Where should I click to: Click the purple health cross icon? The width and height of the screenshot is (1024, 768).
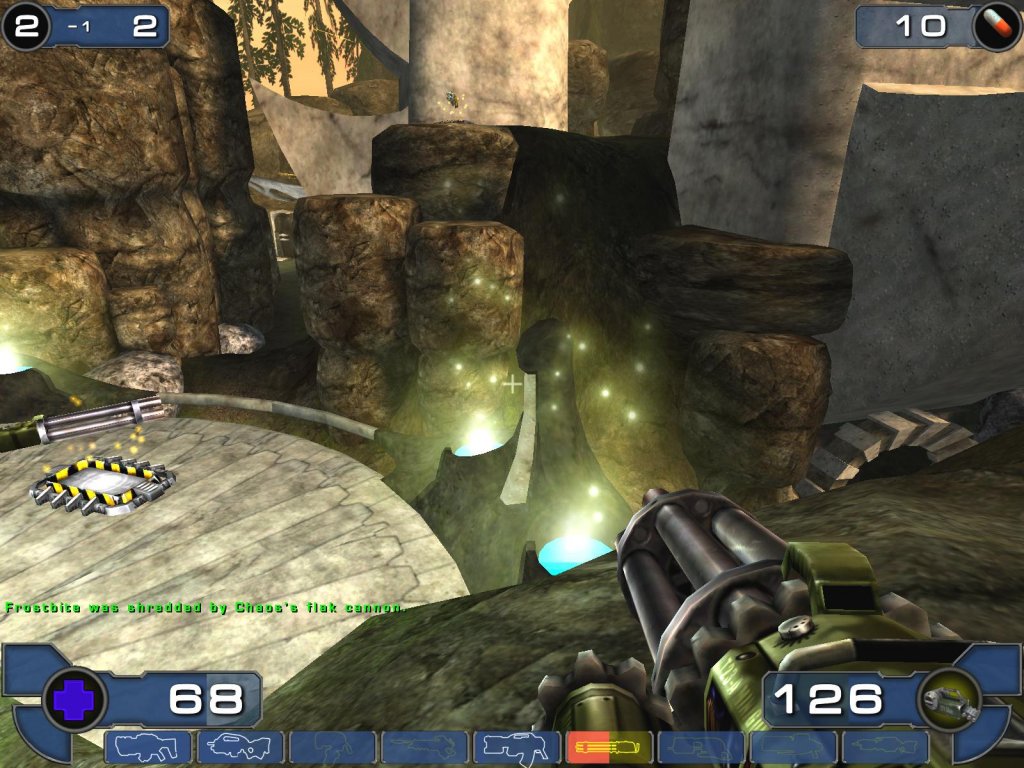pyautogui.click(x=74, y=699)
